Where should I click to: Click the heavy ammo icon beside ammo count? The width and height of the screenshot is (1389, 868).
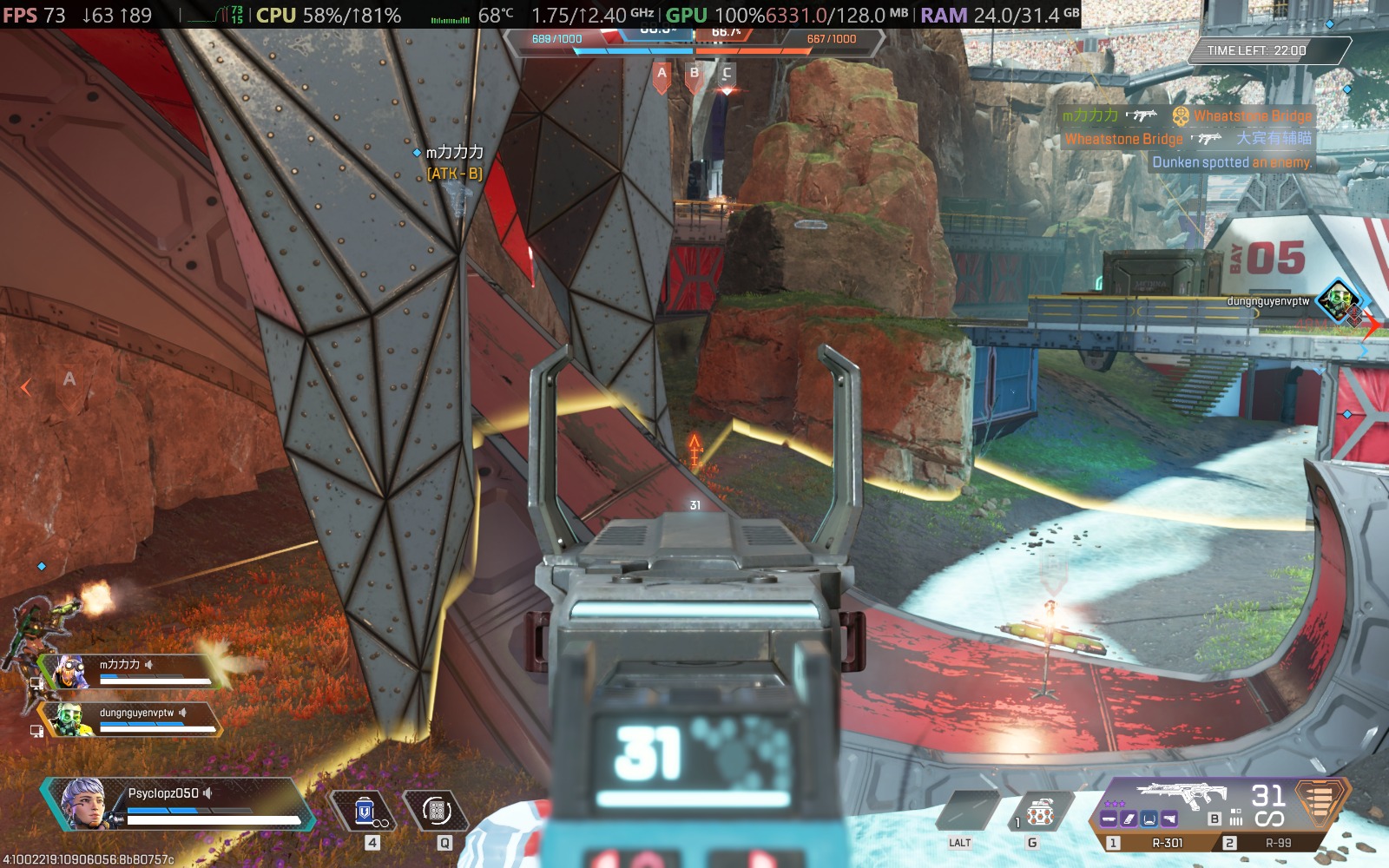pyautogui.click(x=1324, y=806)
